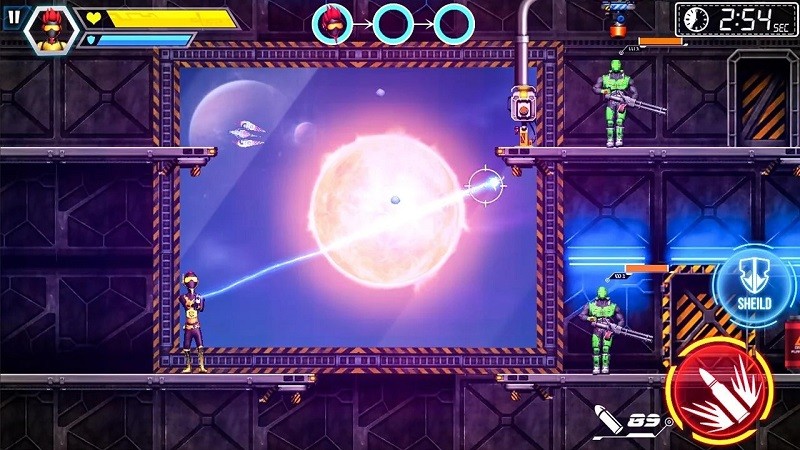Activate the blue Sheild ability button

click(x=755, y=286)
